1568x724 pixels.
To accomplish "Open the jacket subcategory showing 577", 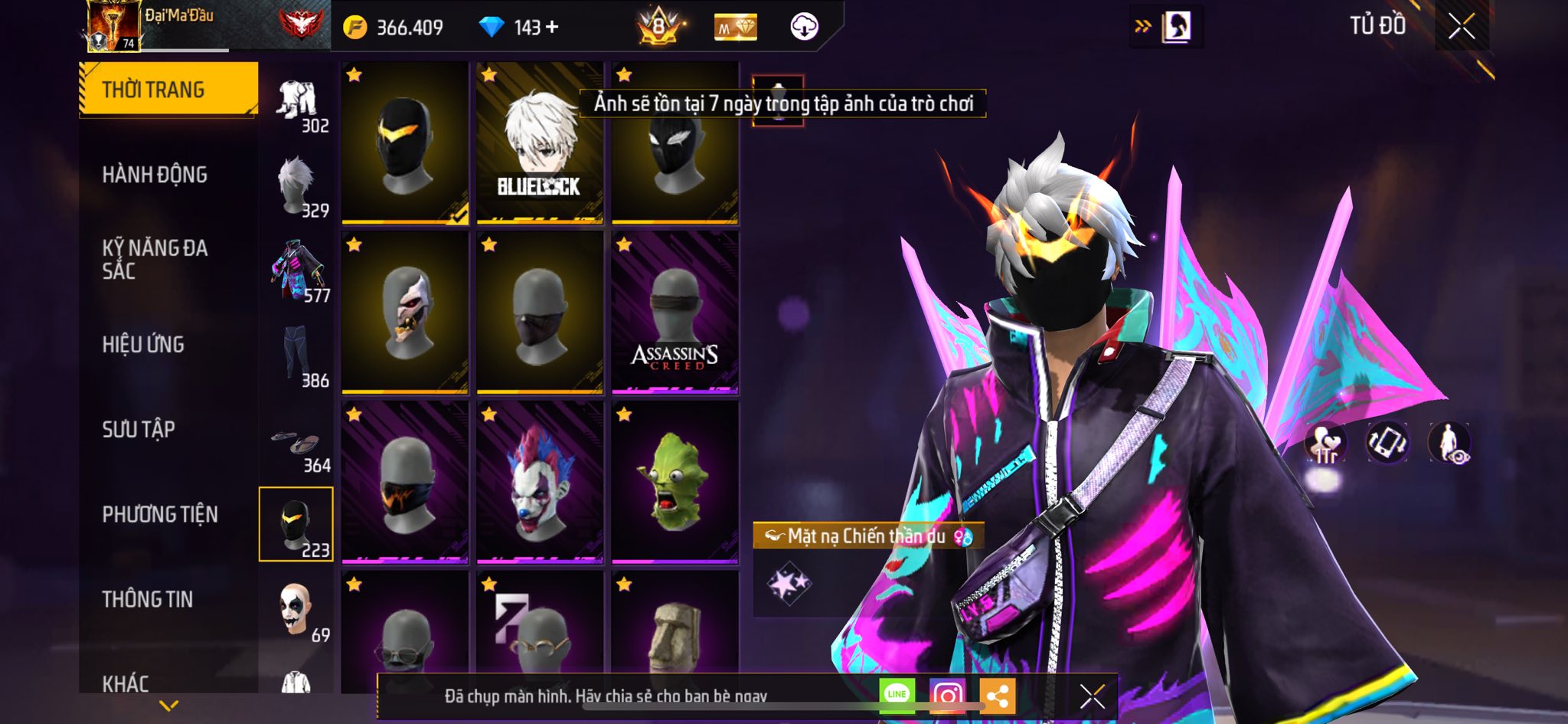I will coord(297,272).
